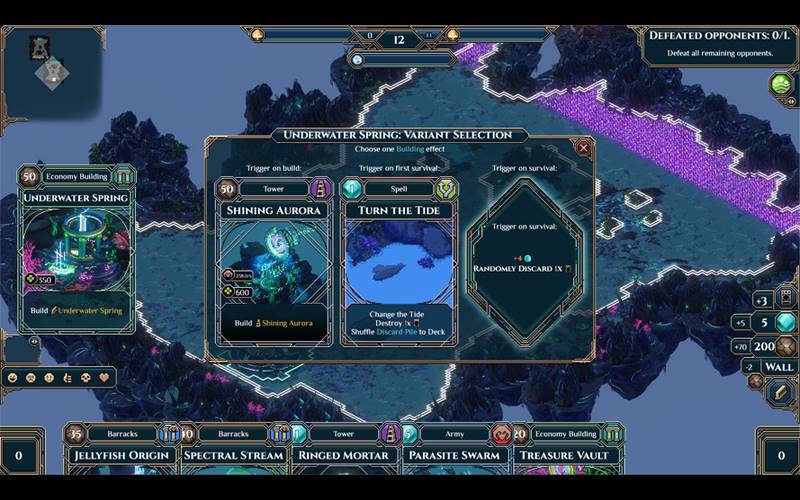The width and height of the screenshot is (800, 500).
Task: Send the laughing face emote
Action: (12, 379)
